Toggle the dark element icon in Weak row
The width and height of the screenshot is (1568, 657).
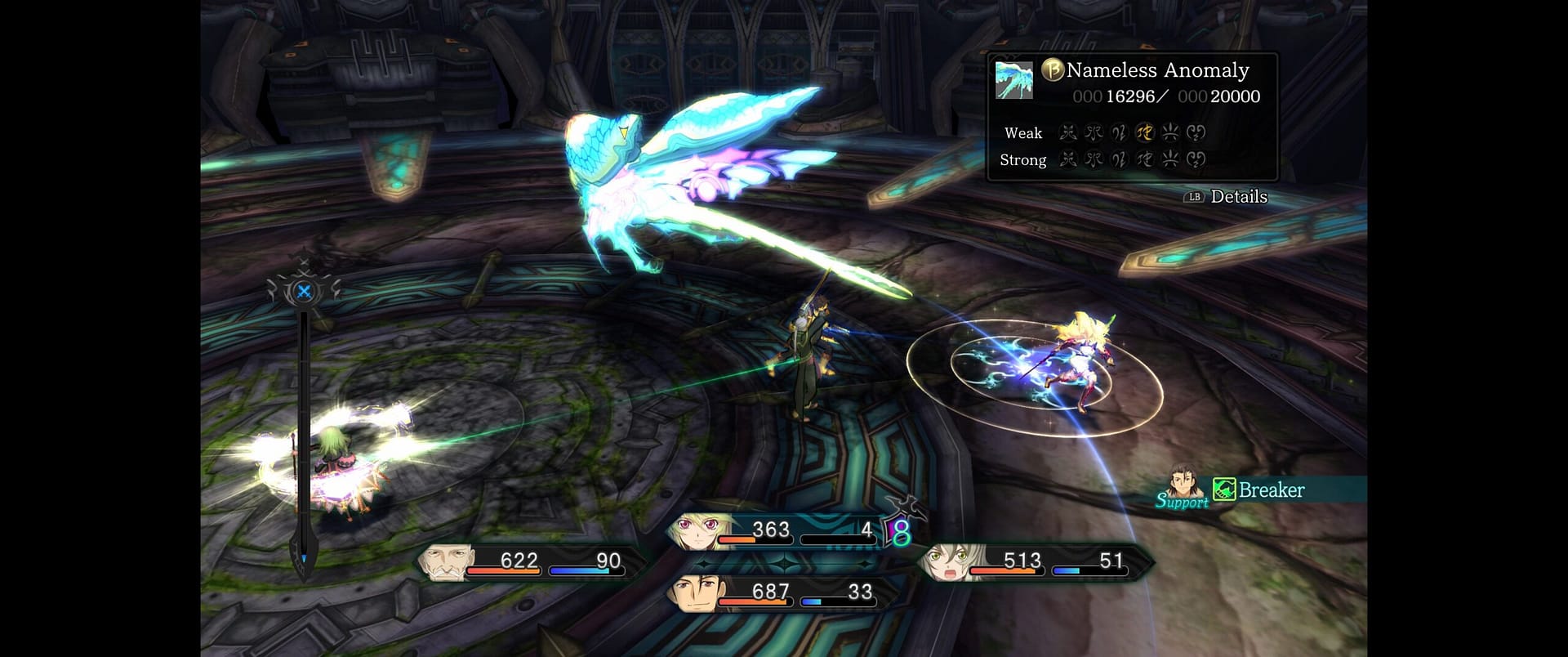[1196, 133]
